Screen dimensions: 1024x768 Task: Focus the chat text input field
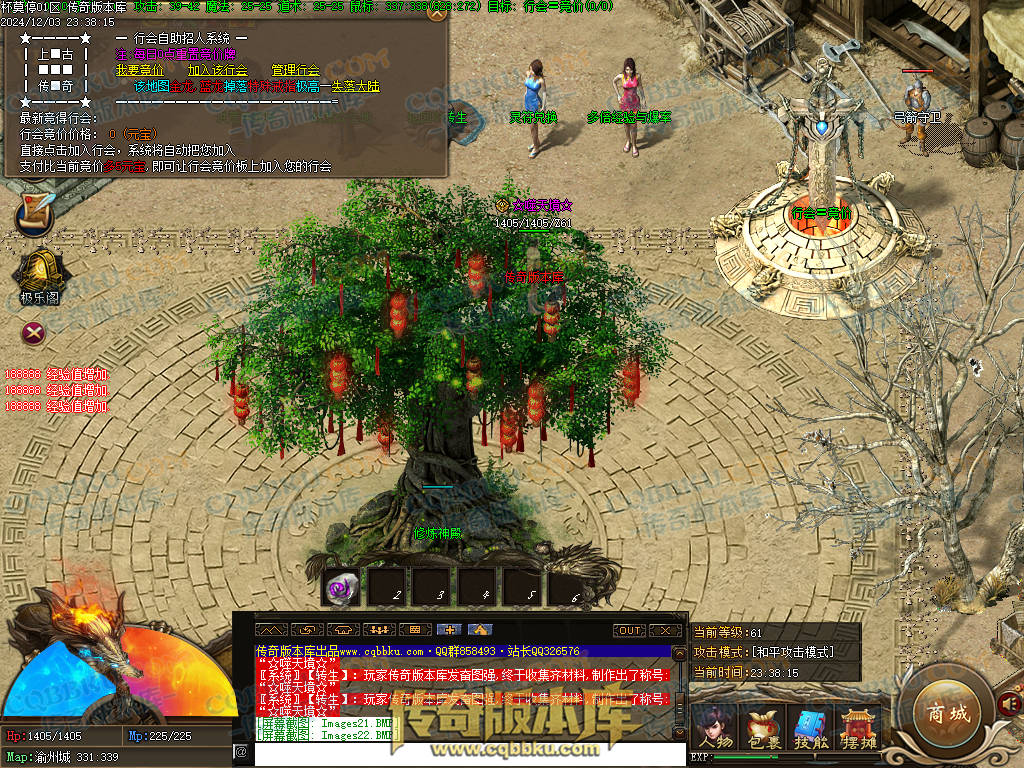[x=460, y=752]
